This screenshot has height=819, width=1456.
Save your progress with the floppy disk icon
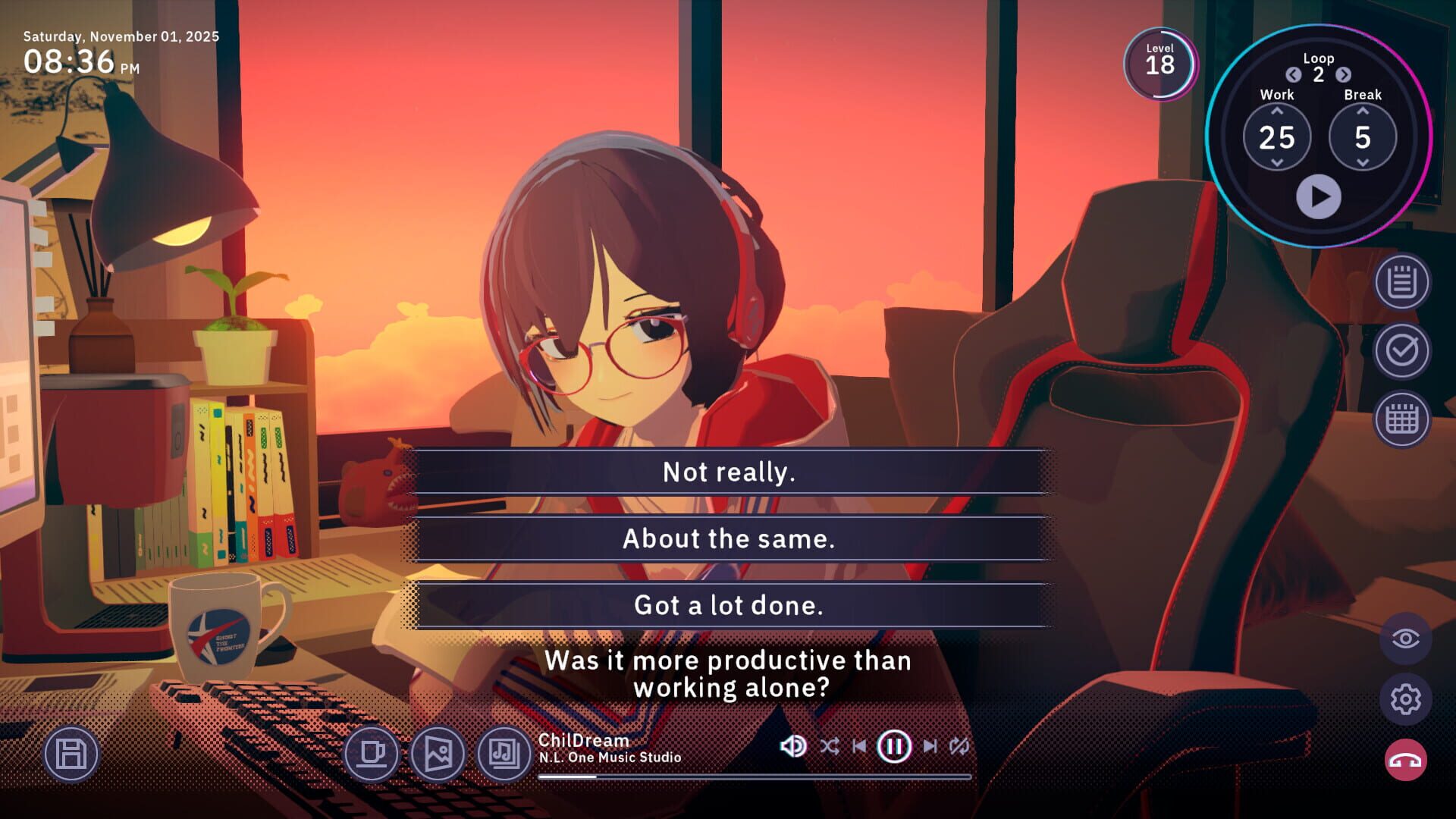[71, 754]
